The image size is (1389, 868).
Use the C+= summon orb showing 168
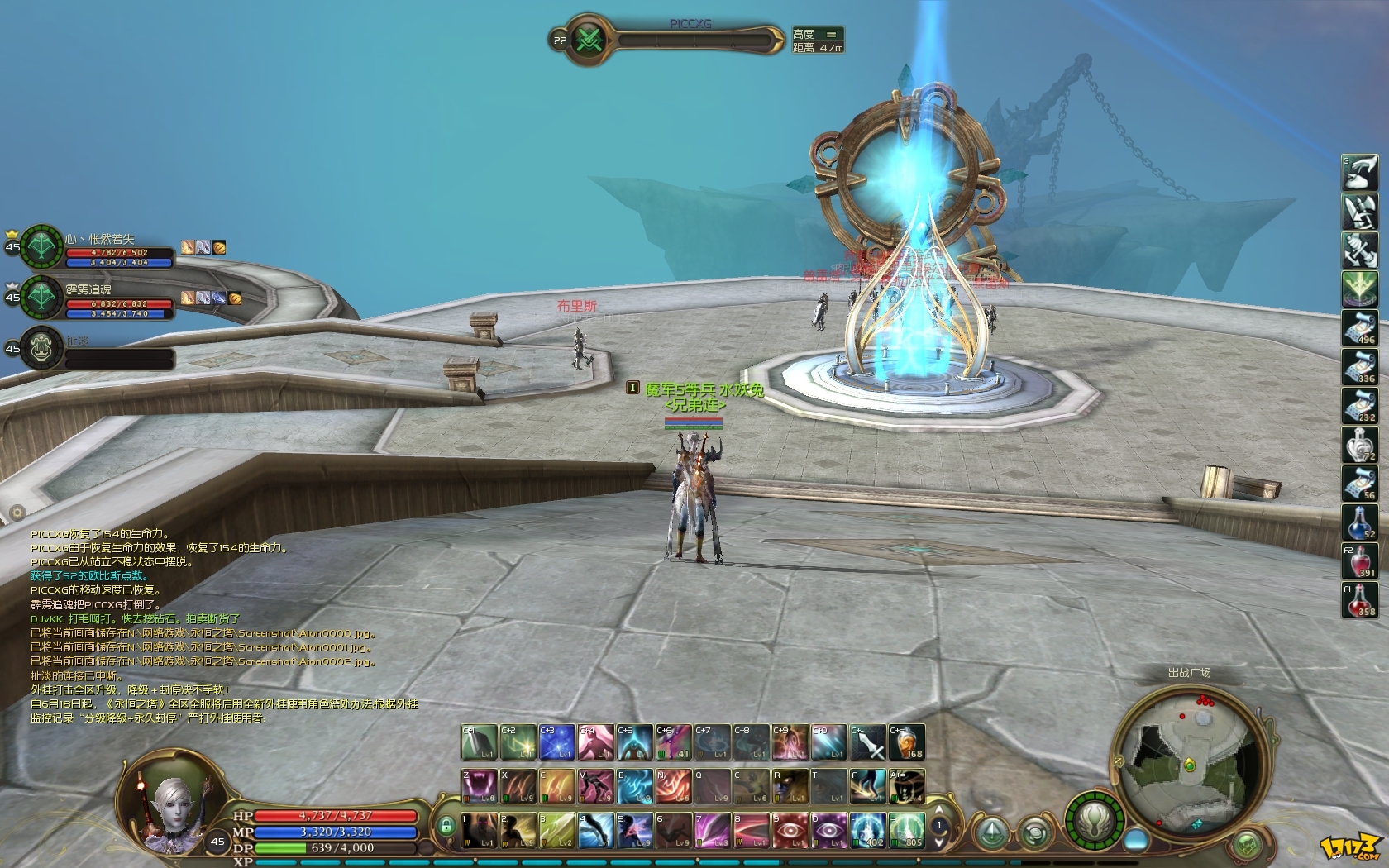[906, 741]
